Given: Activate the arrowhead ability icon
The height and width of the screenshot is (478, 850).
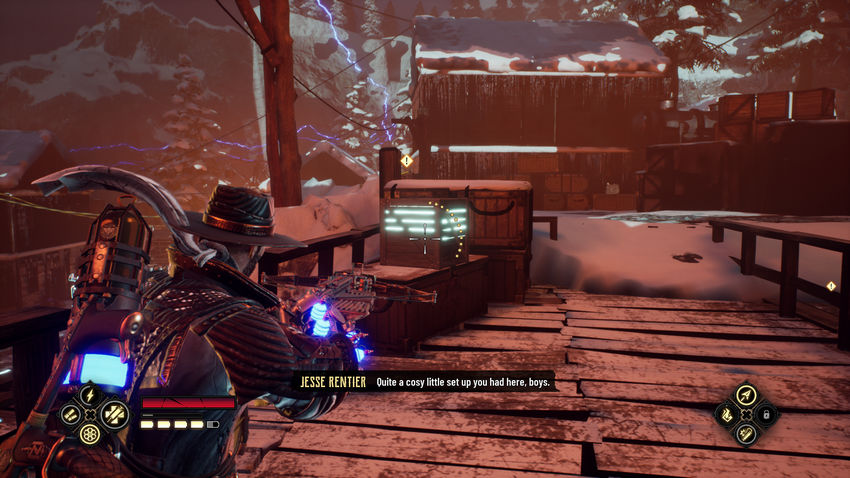Looking at the screenshot, I should tap(745, 394).
